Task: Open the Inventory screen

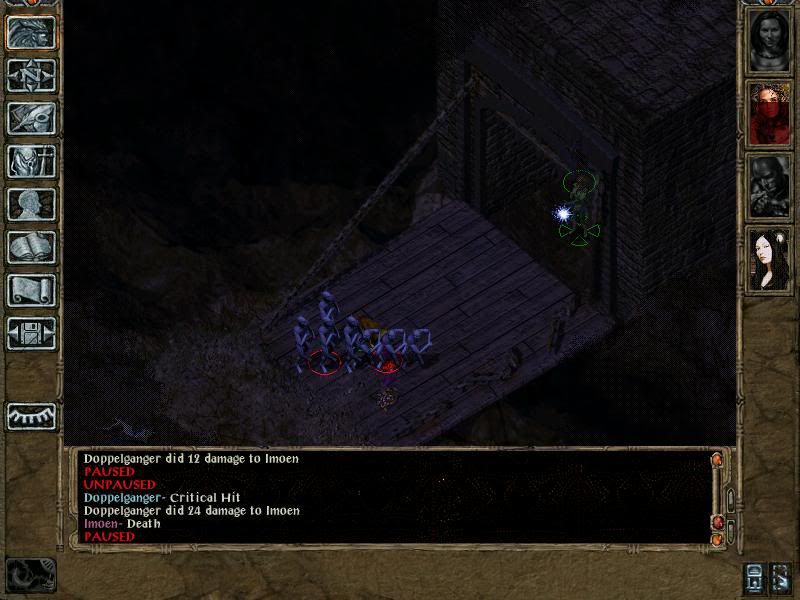Action: [x=31, y=161]
